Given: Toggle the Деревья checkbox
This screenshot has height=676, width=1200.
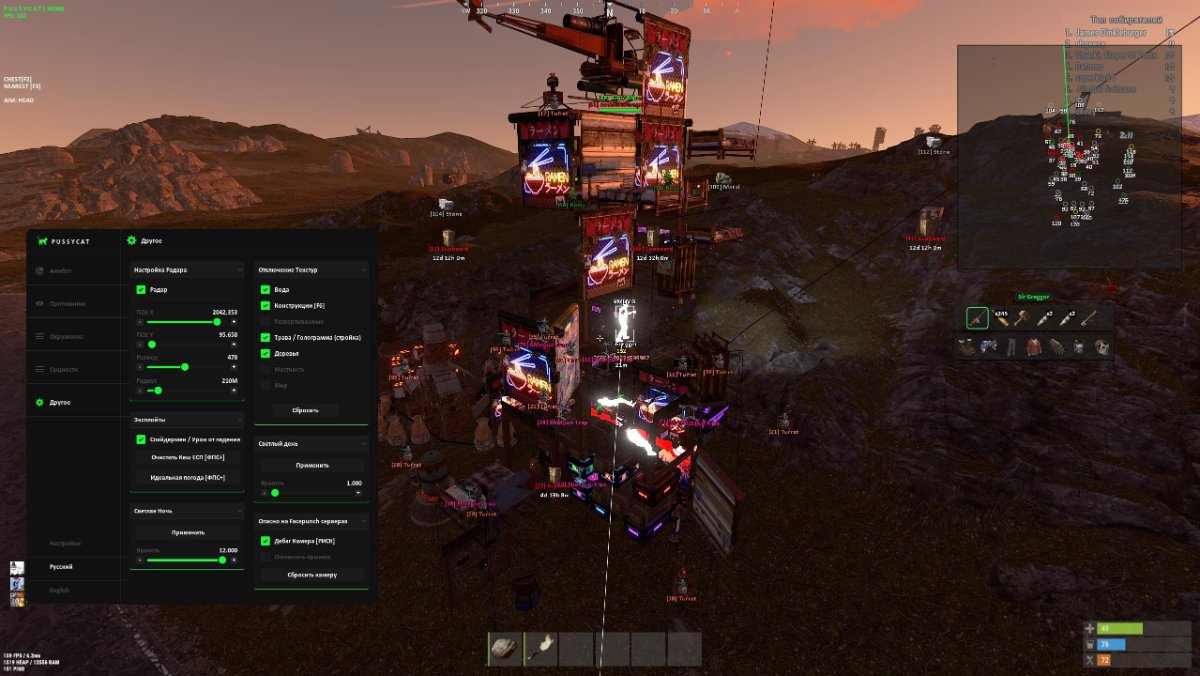Looking at the screenshot, I should tap(266, 353).
